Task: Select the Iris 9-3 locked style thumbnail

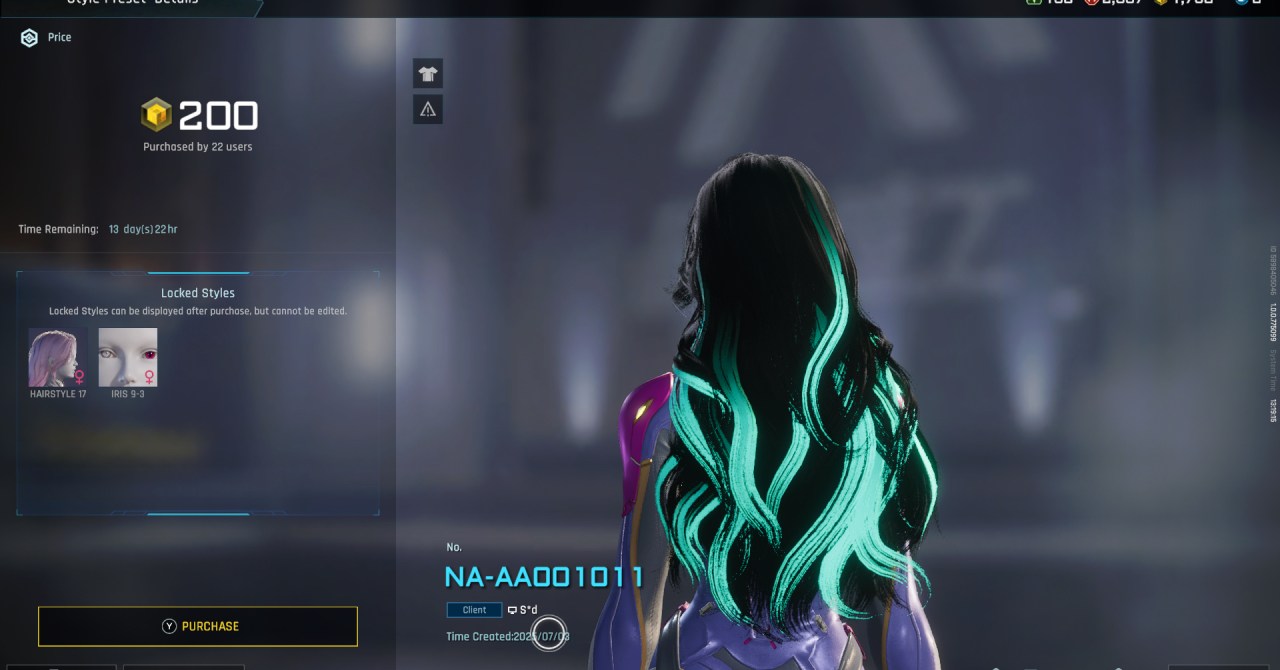Action: [128, 357]
